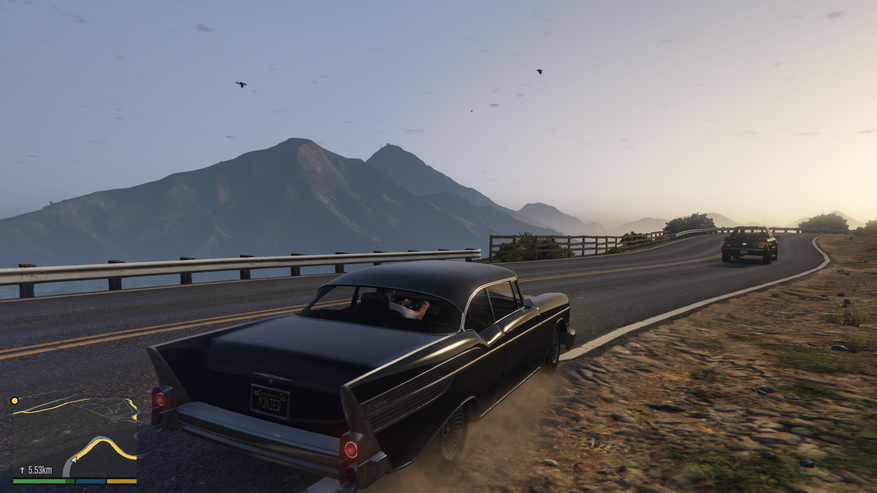This screenshot has width=877, height=493.
Task: Select the yellow destination blip on the minimap
Action: tap(15, 401)
